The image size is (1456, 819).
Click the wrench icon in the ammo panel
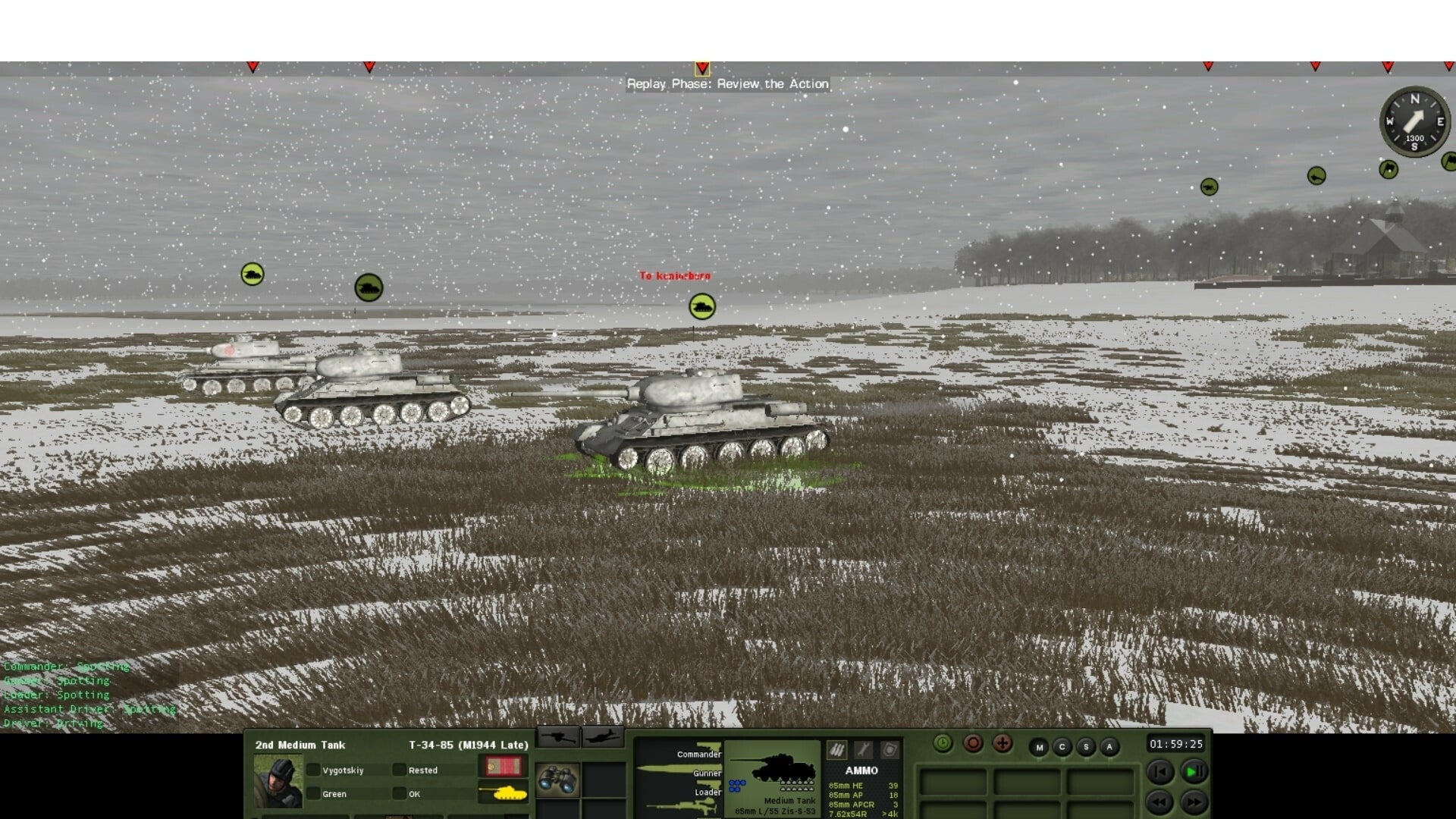point(864,750)
